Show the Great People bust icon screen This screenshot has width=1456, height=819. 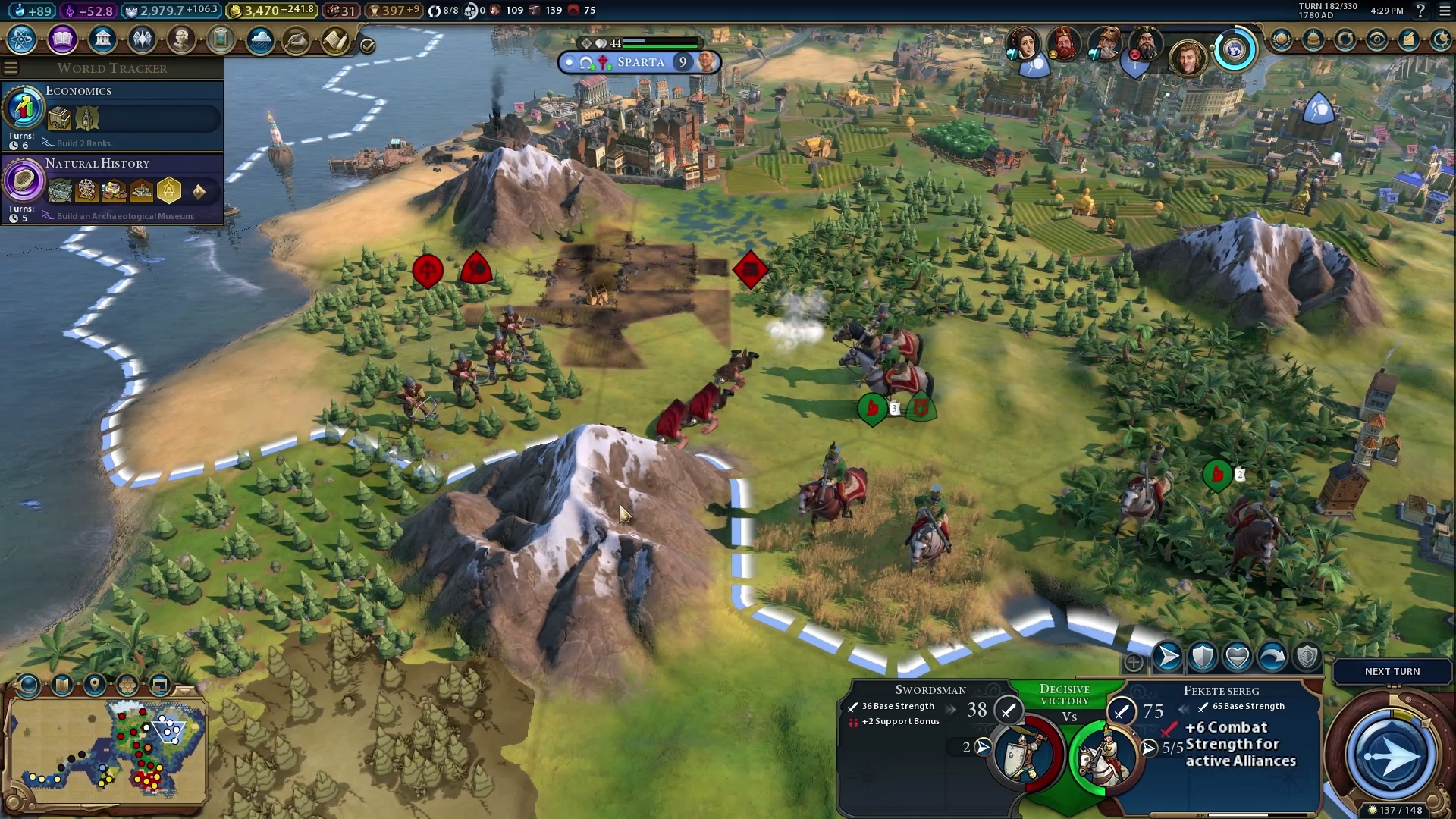[x=181, y=39]
